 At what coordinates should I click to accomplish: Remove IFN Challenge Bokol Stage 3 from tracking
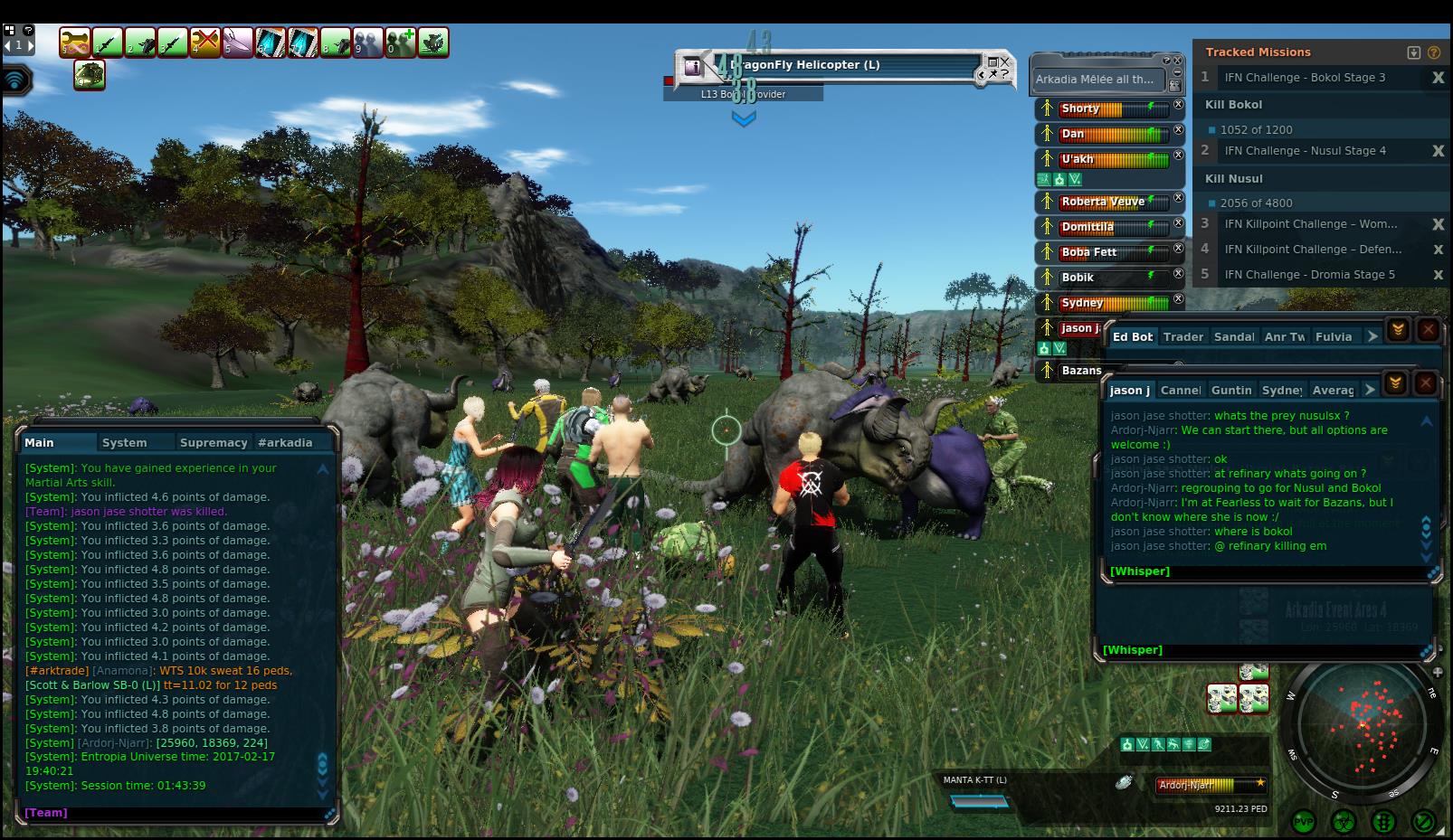click(x=1438, y=78)
